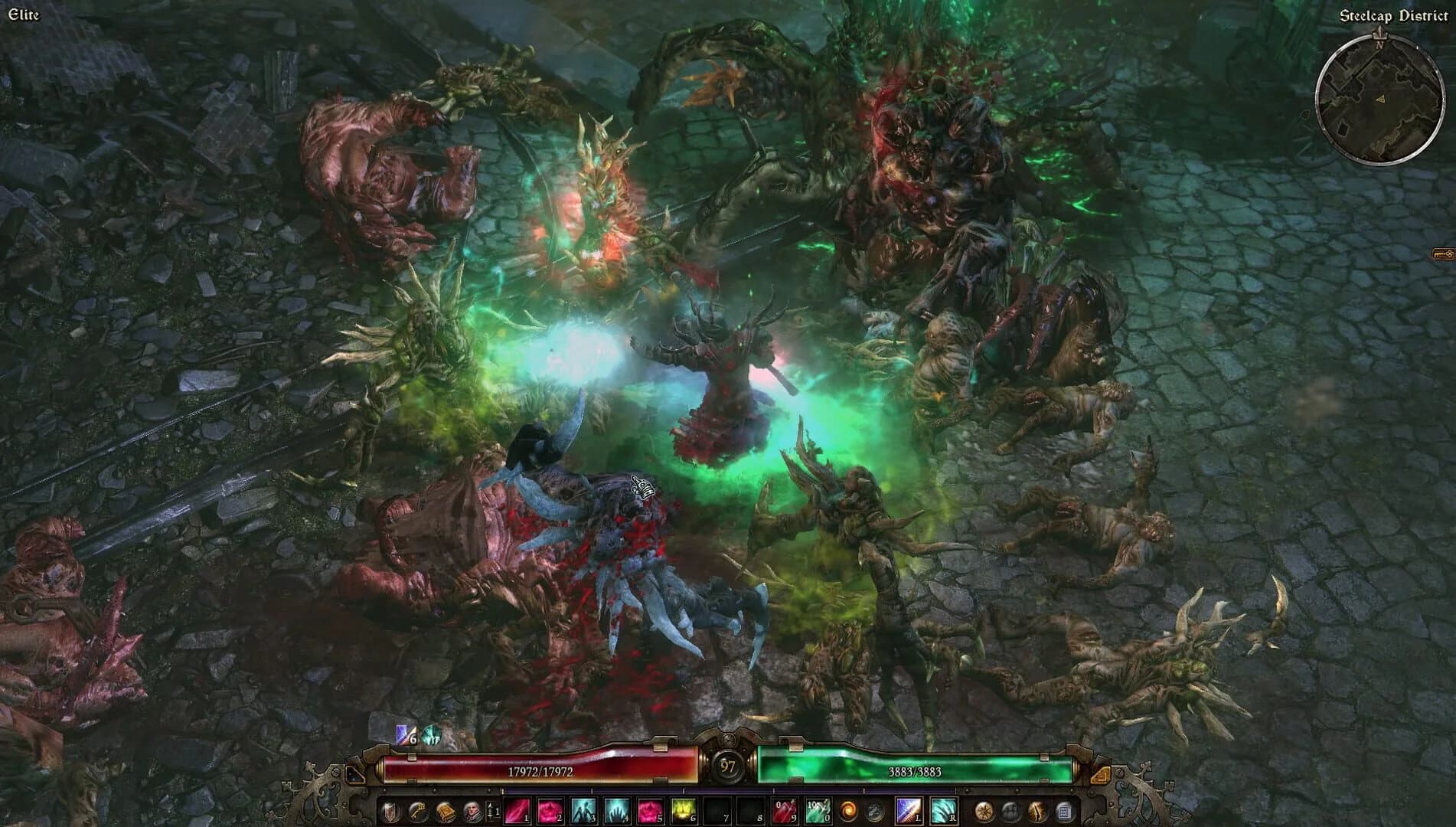Click the golden key icon near the hotbar
The width and height of the screenshot is (1456, 827).
[418, 811]
